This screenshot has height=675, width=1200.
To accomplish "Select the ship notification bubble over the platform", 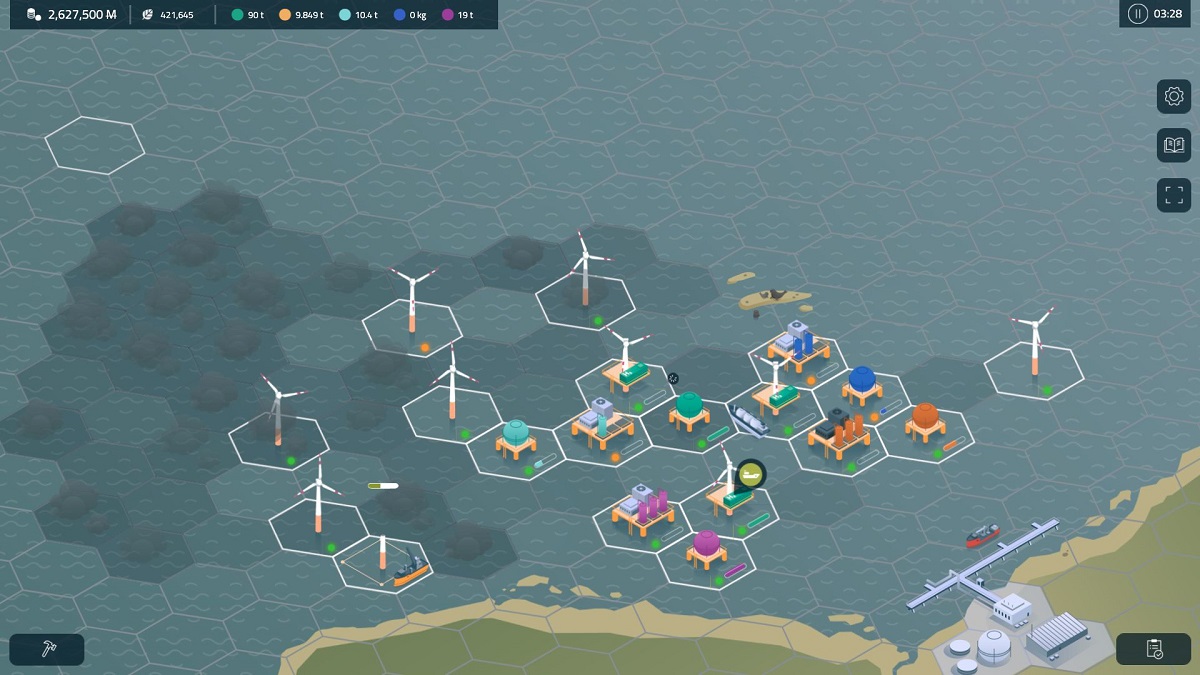I will click(750, 473).
